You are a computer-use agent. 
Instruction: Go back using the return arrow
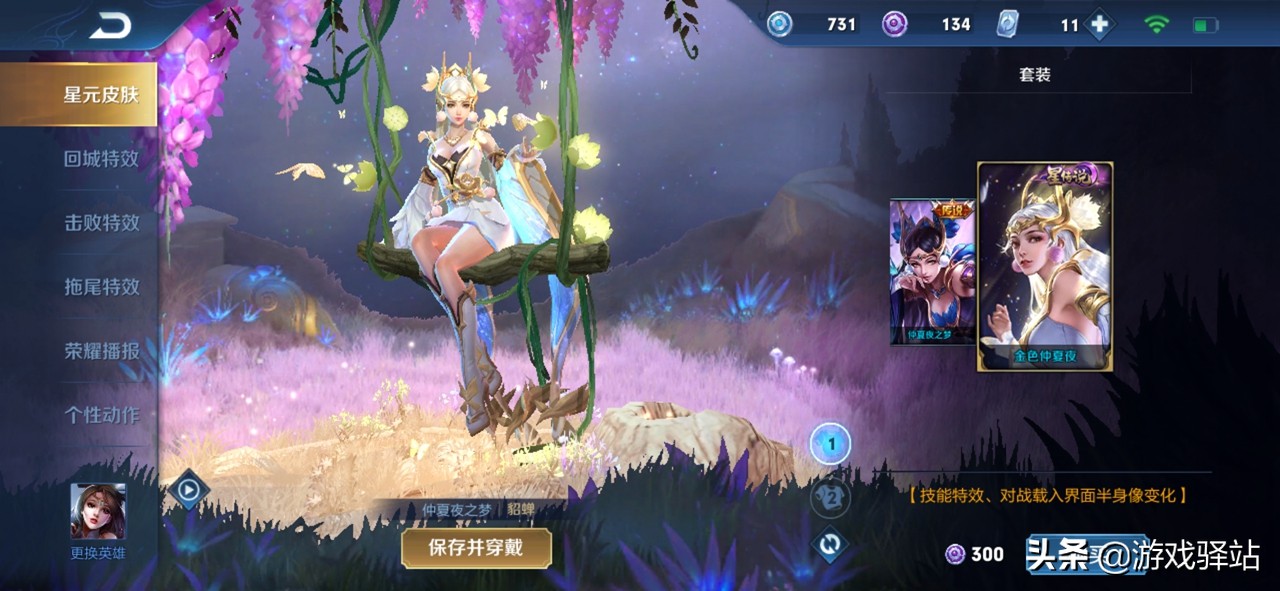(x=110, y=28)
